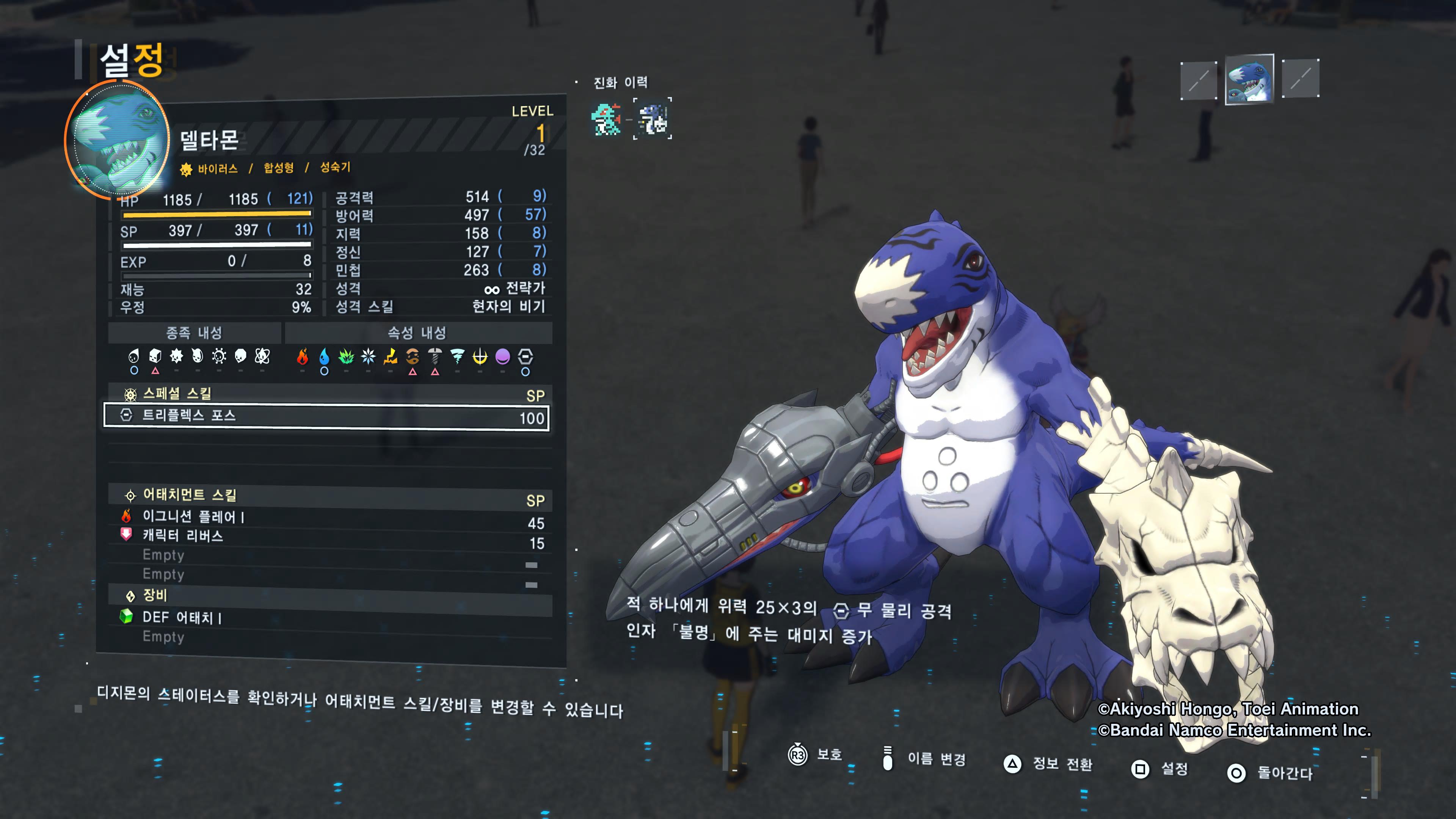Image resolution: width=1456 pixels, height=819 pixels.
Task: Click the water attribute resistance icon
Action: 324,357
